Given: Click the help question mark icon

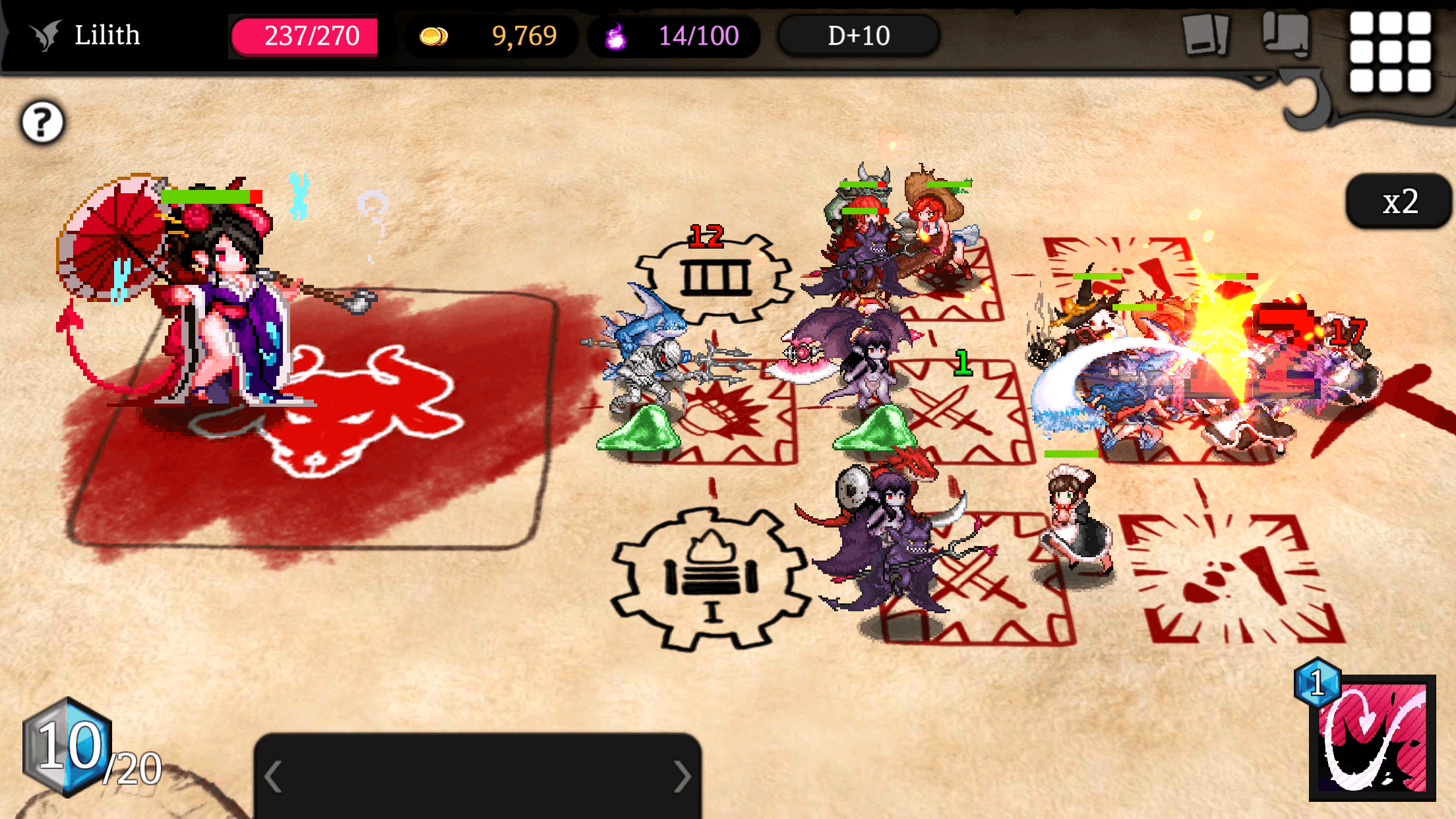Looking at the screenshot, I should tap(41, 121).
